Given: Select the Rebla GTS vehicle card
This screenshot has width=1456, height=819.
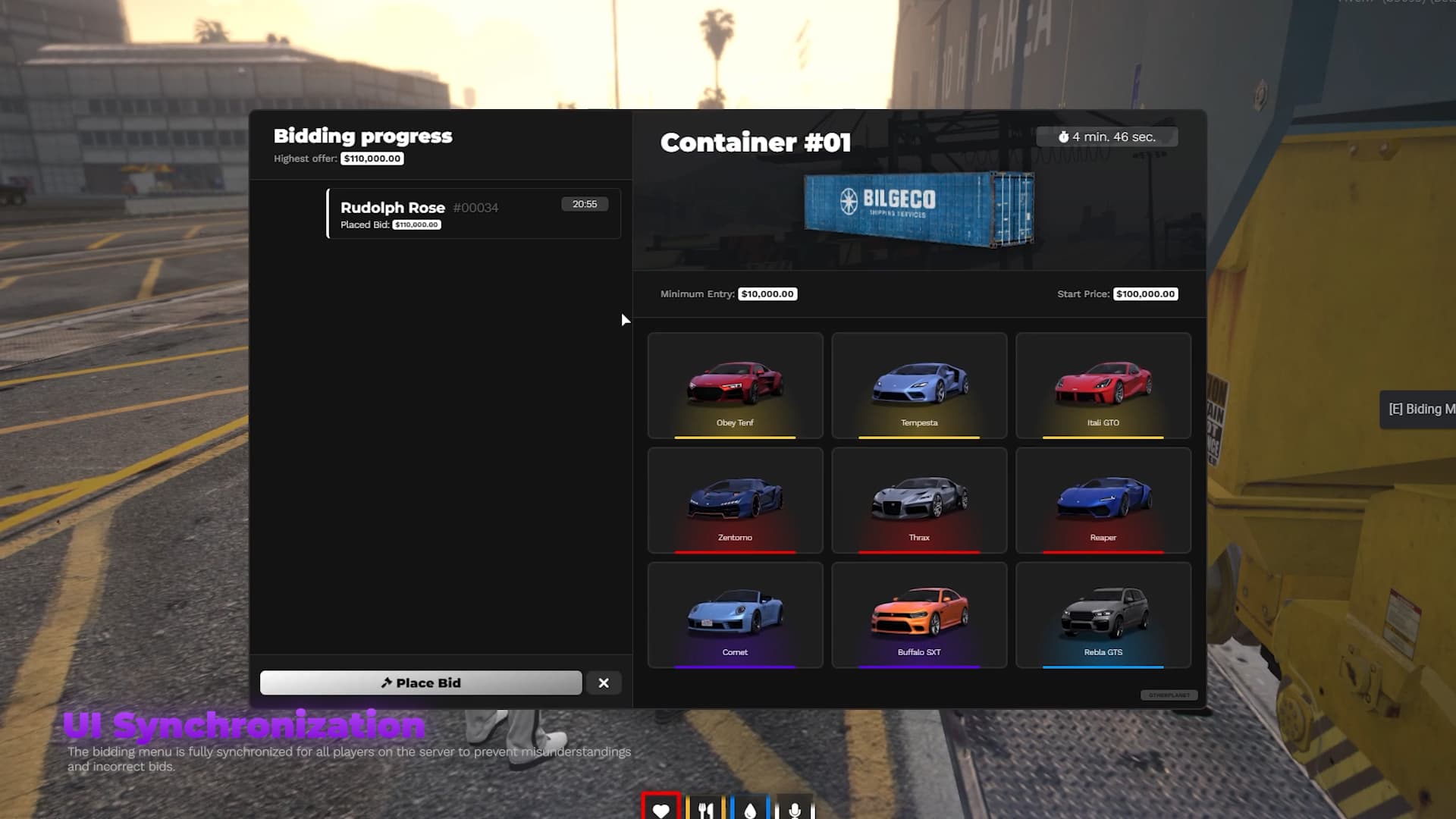Looking at the screenshot, I should [1103, 615].
